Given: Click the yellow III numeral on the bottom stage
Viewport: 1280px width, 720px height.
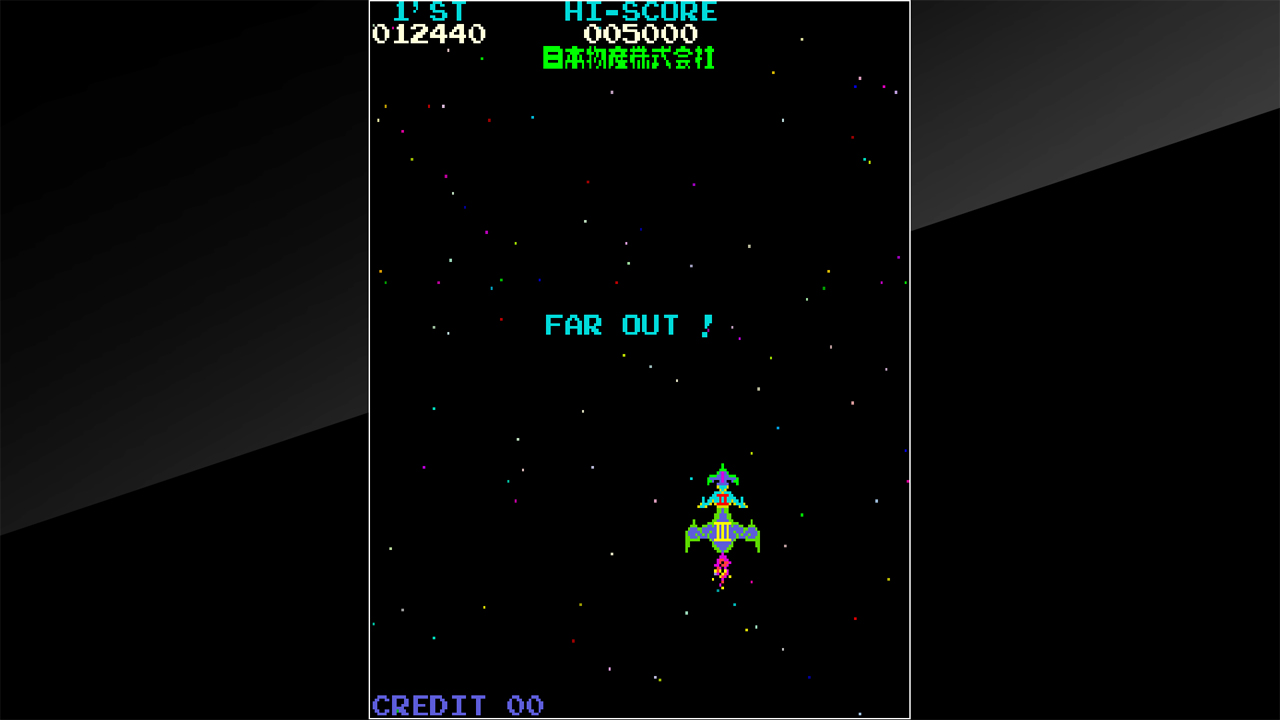Looking at the screenshot, I should coord(722,531).
